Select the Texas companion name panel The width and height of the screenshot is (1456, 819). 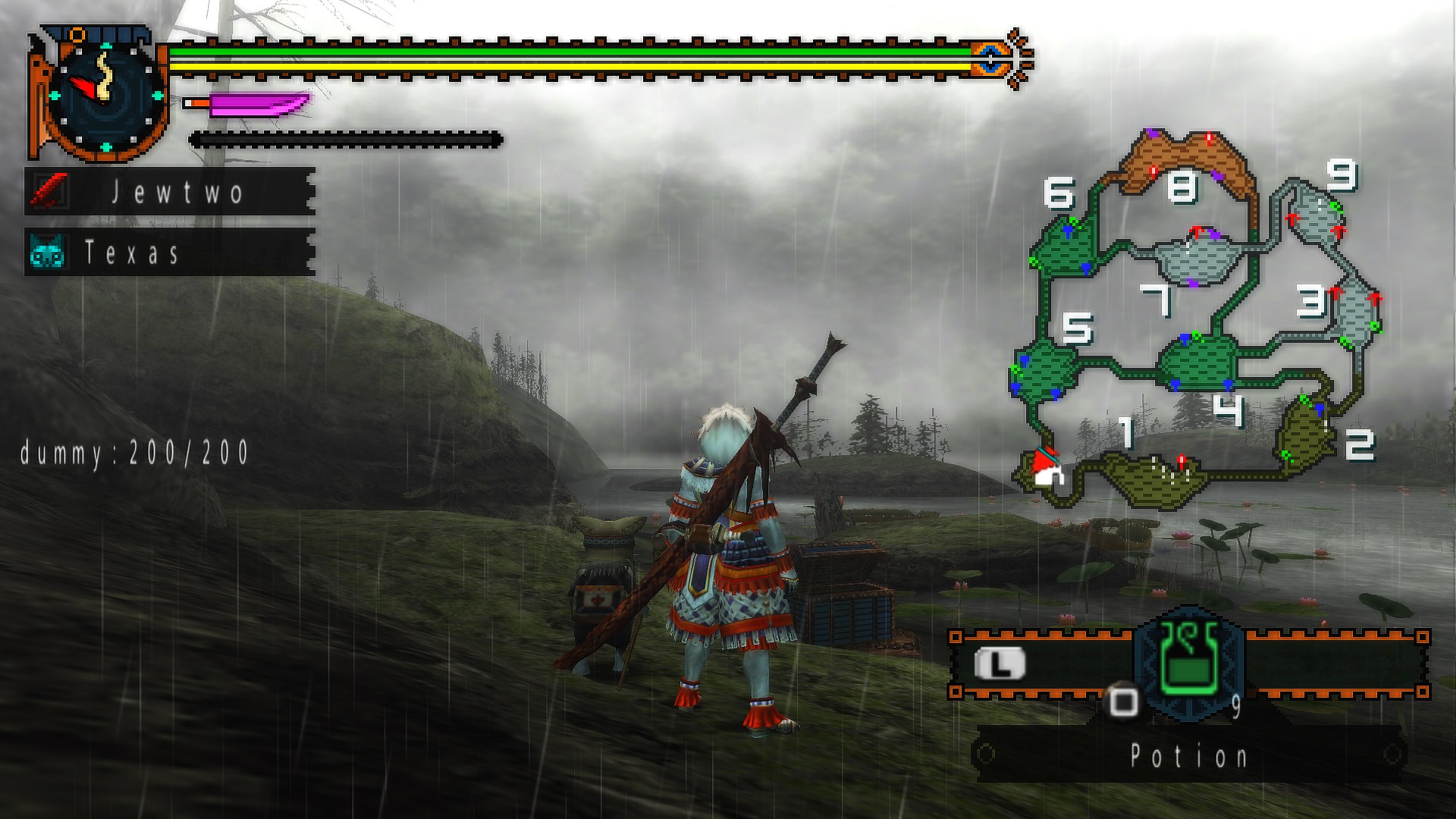(170, 252)
